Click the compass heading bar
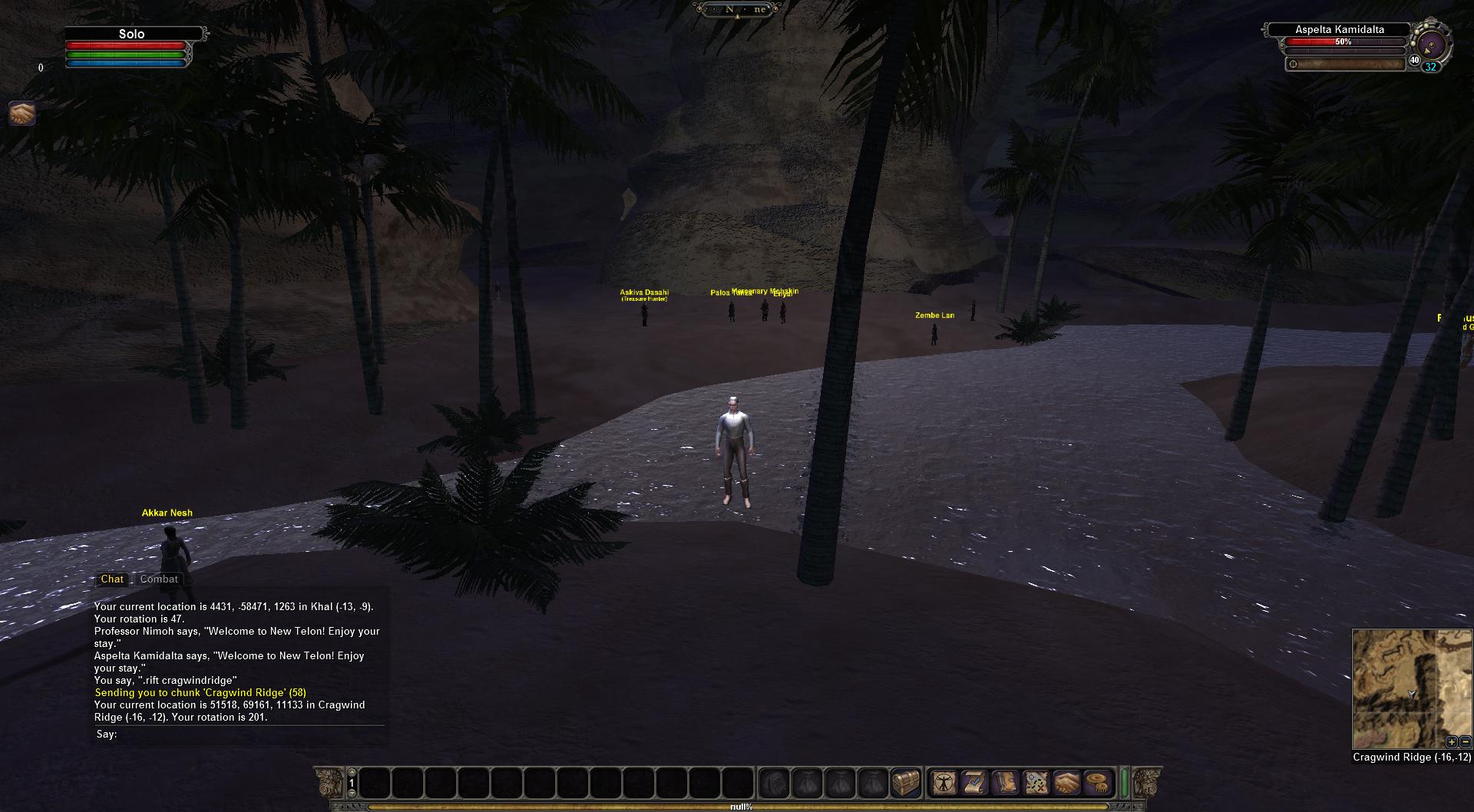The height and width of the screenshot is (812, 1474). [x=737, y=9]
